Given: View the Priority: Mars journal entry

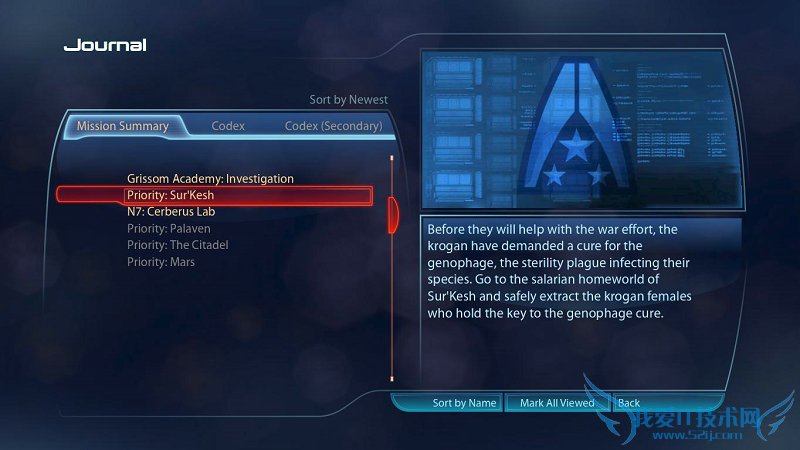Looking at the screenshot, I should click(161, 262).
